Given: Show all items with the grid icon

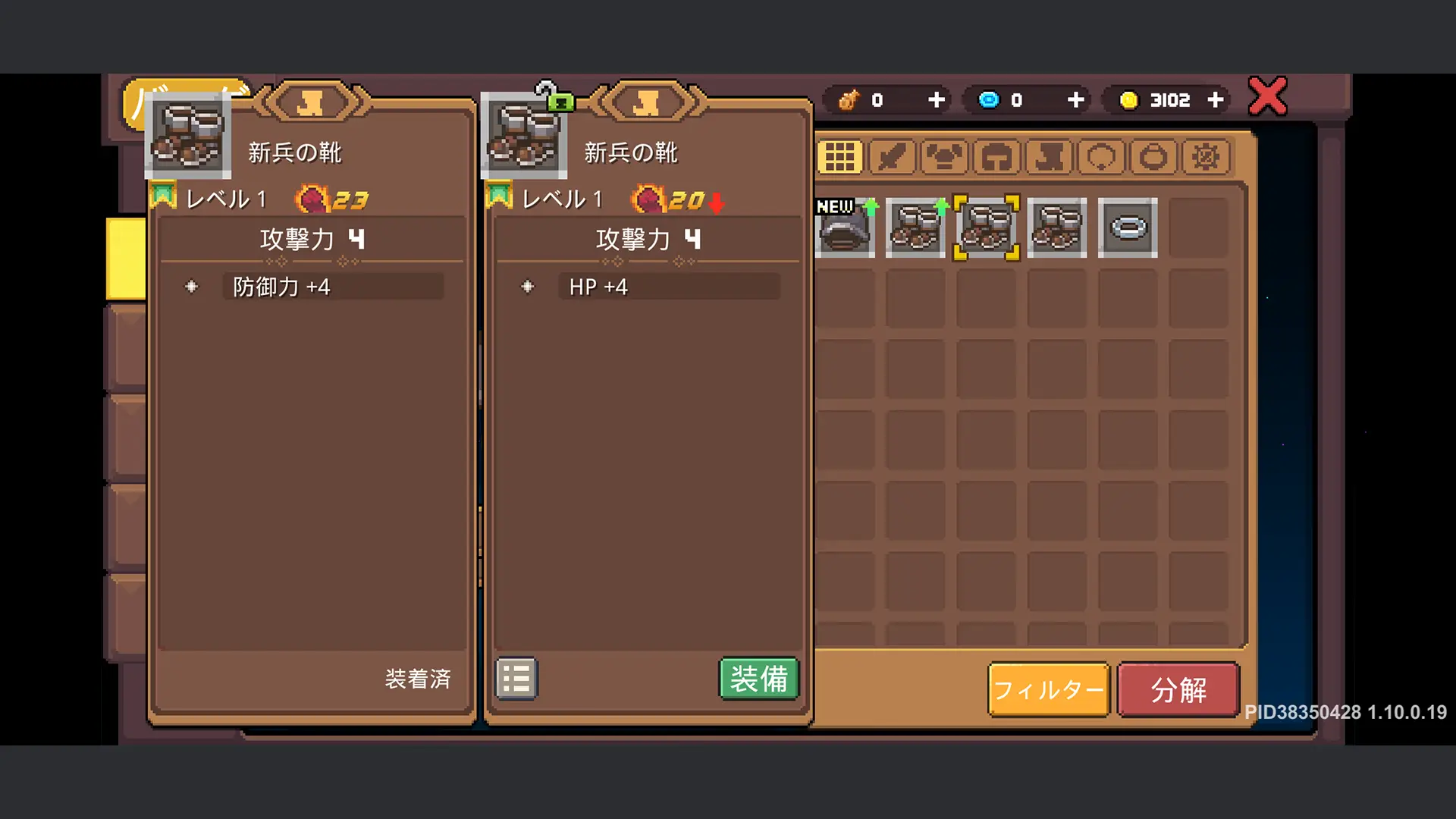Looking at the screenshot, I should click(840, 157).
